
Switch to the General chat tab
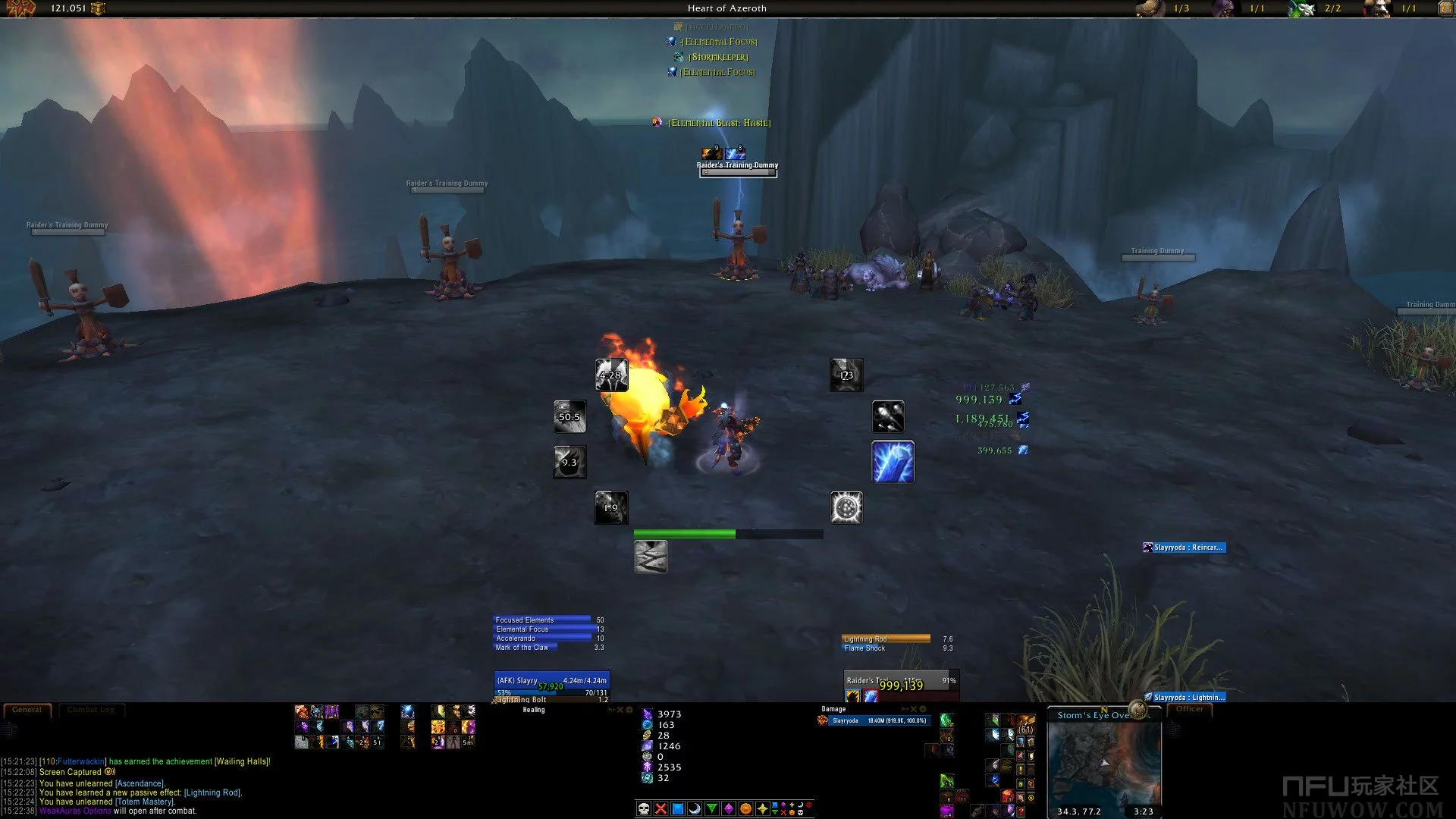[27, 710]
